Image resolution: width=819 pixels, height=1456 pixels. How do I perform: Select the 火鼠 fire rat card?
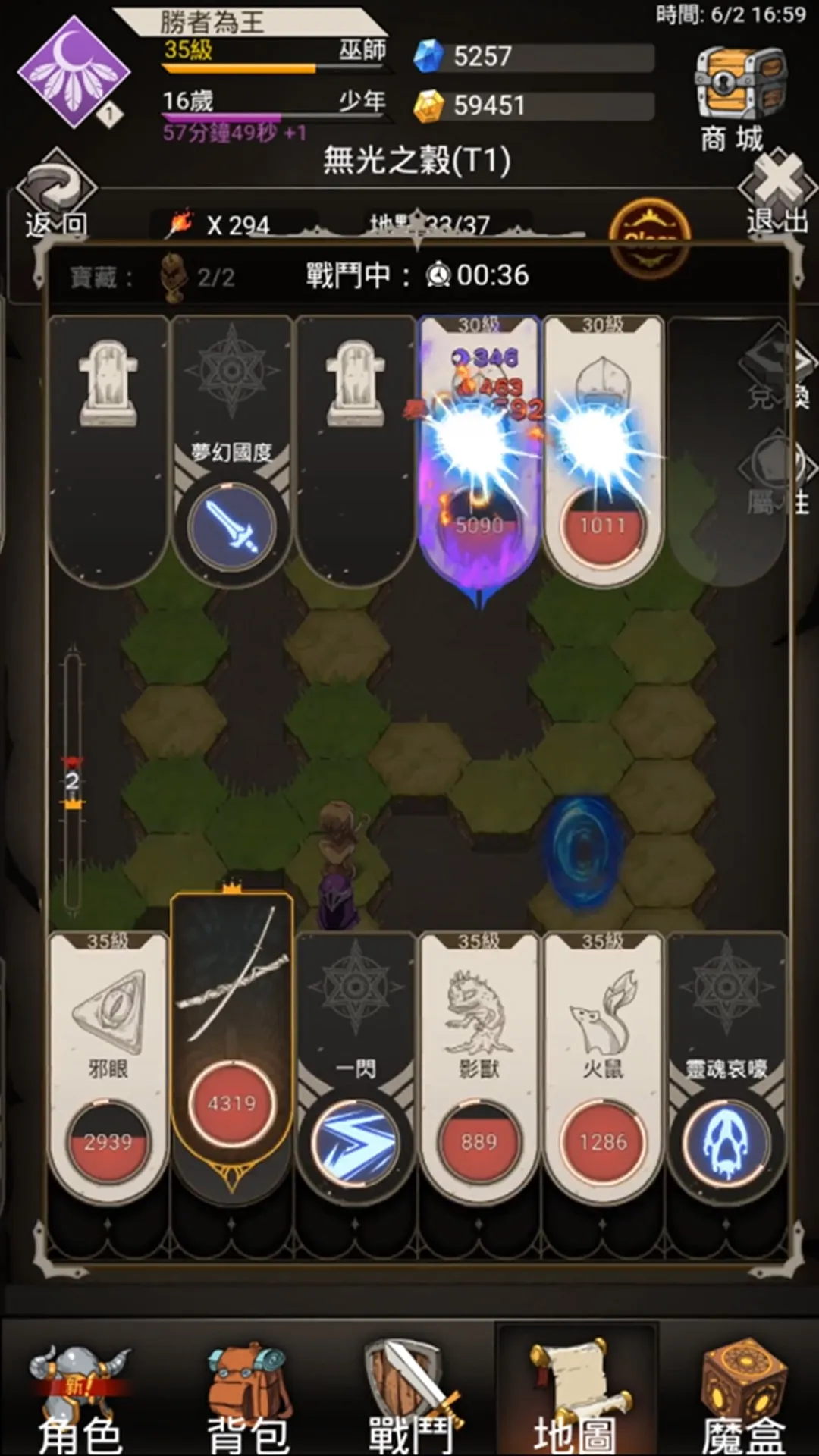603,1062
